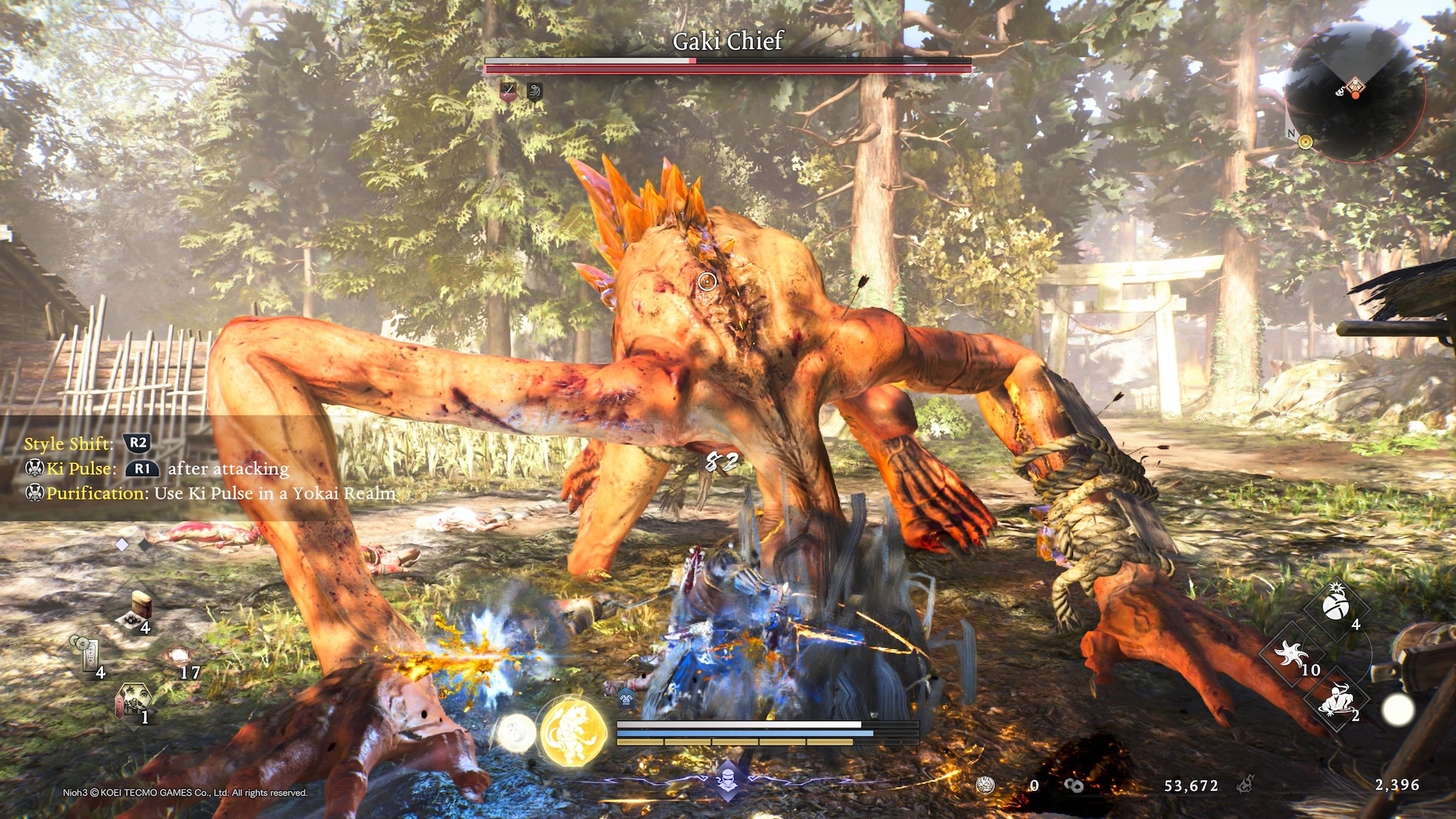This screenshot has width=1456, height=819.
Task: Use the crouching ninja ninjutsu slot
Action: (x=1335, y=699)
